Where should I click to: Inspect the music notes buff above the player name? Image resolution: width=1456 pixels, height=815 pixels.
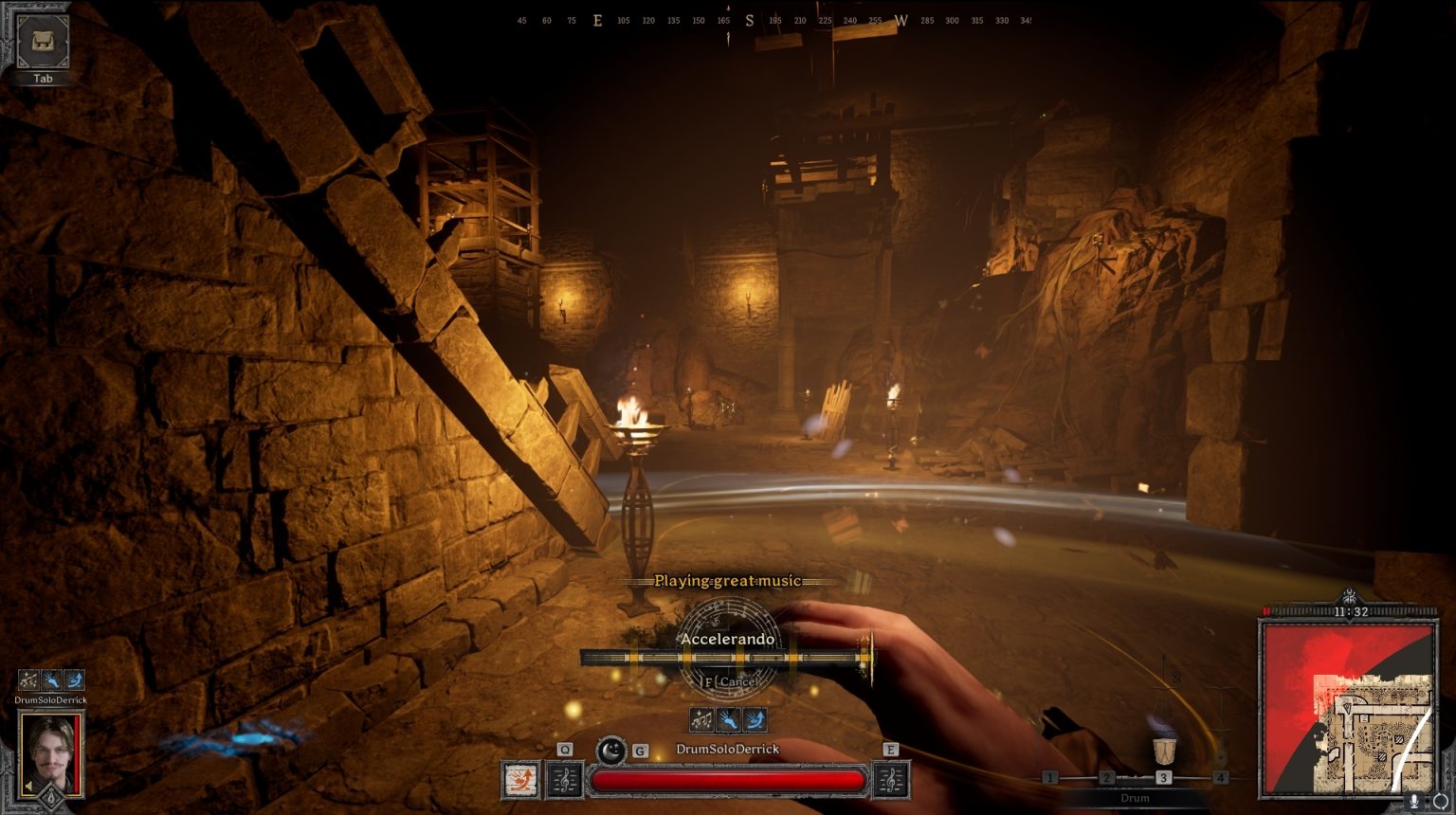point(701,720)
